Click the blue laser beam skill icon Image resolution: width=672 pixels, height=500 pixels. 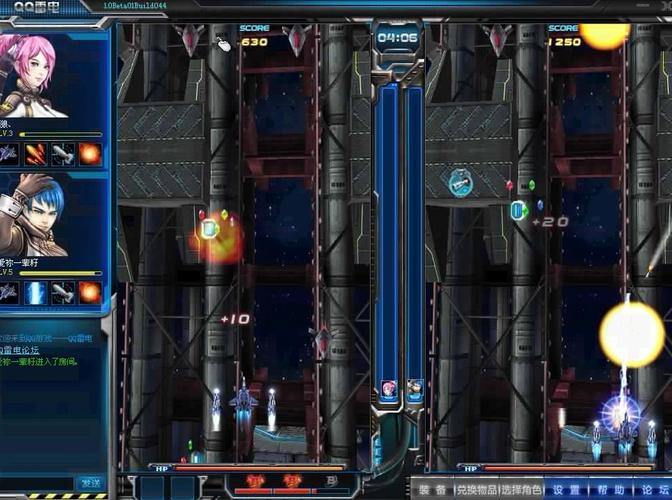36,291
